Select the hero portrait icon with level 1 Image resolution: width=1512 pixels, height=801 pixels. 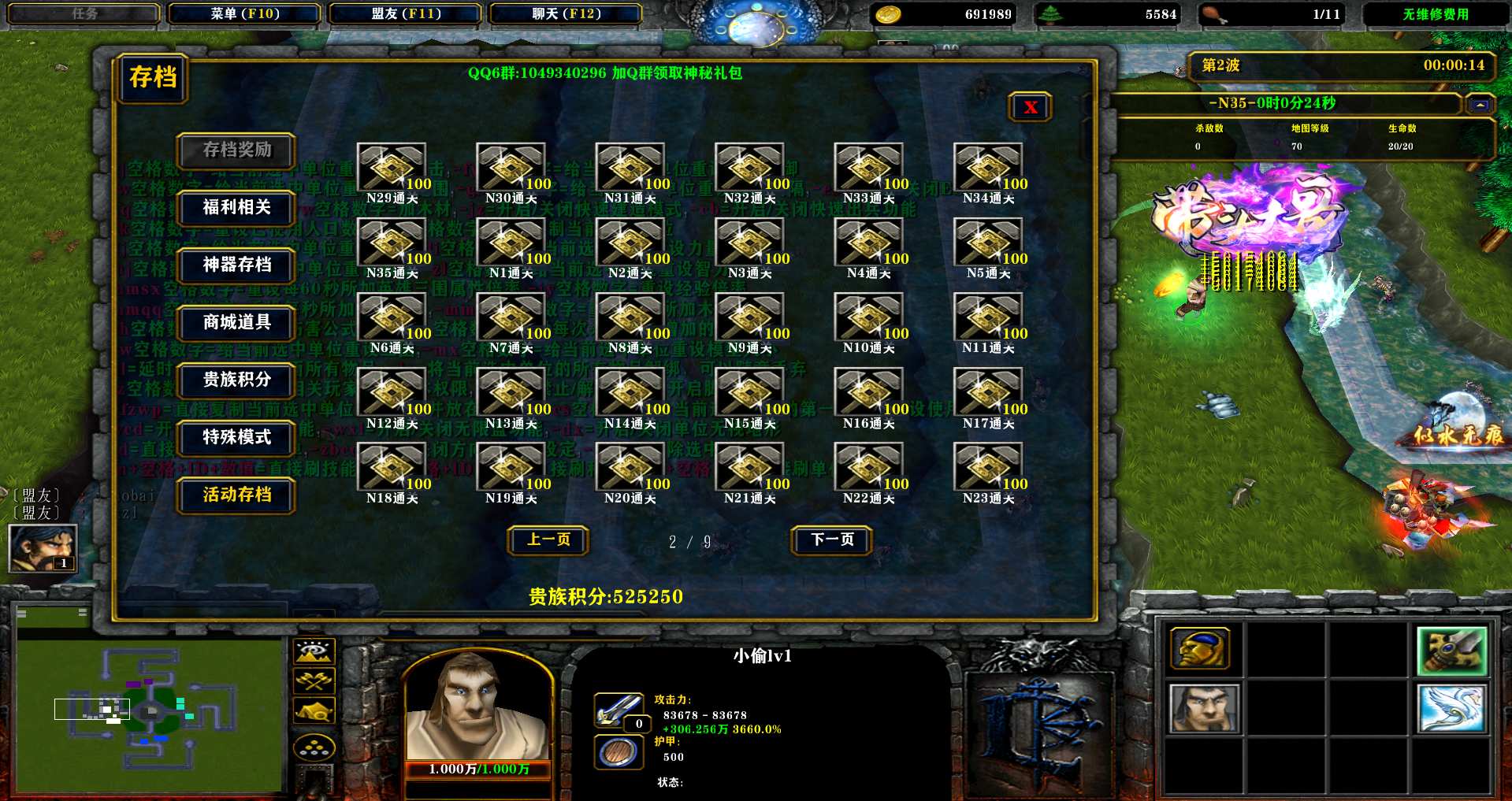pos(42,547)
